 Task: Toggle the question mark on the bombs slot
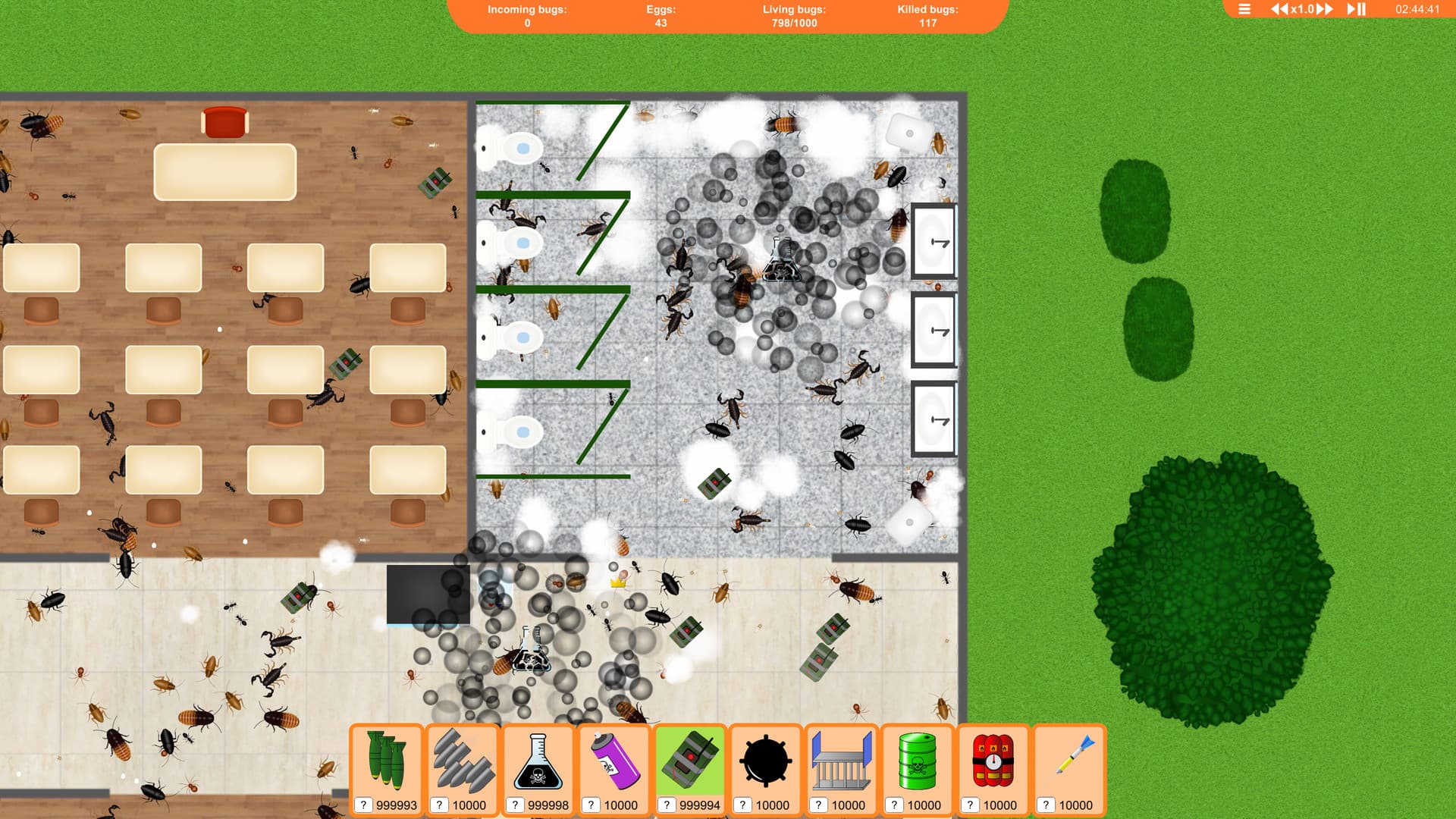coord(363,805)
